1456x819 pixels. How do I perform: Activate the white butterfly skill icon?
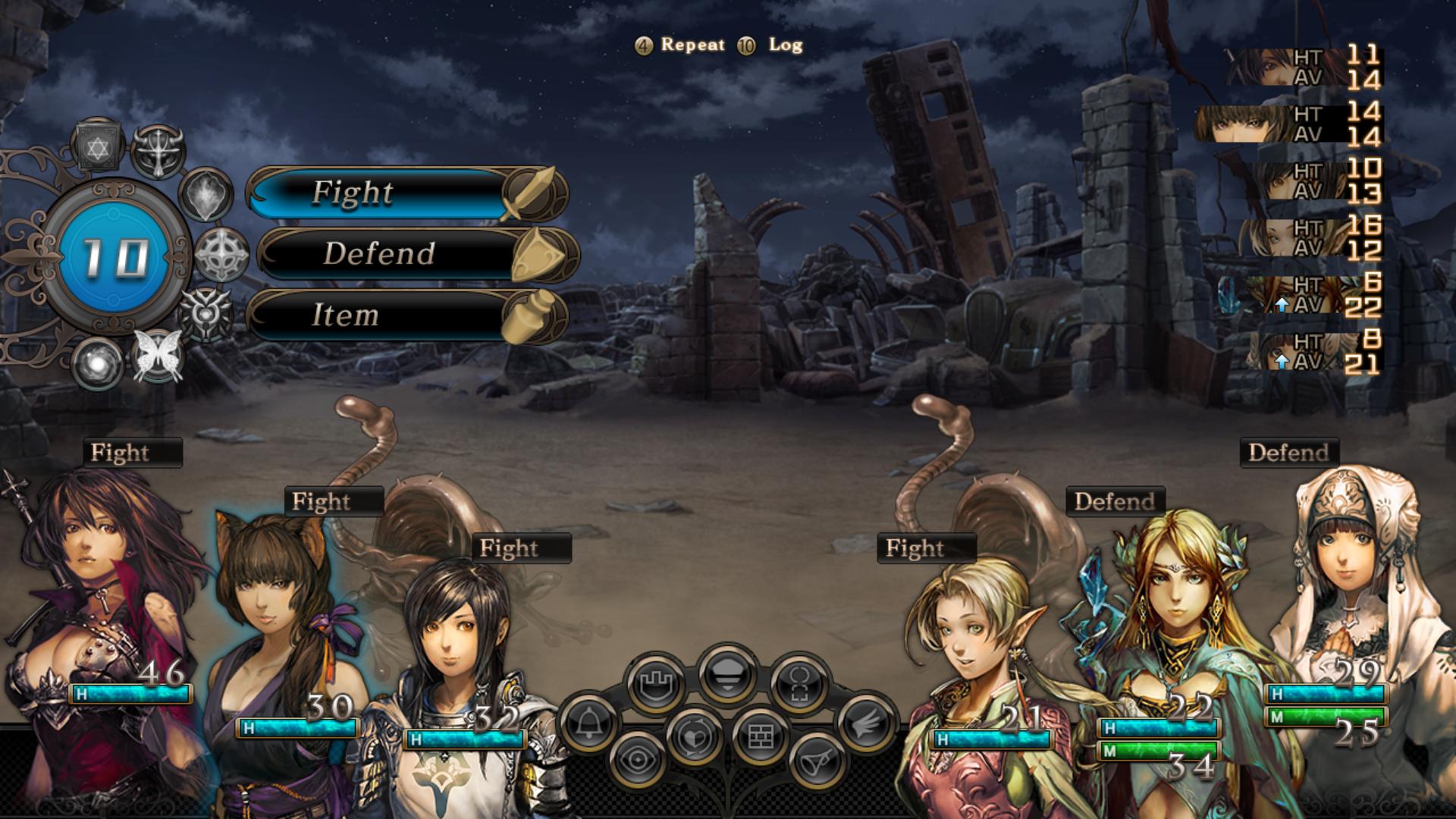click(x=158, y=356)
